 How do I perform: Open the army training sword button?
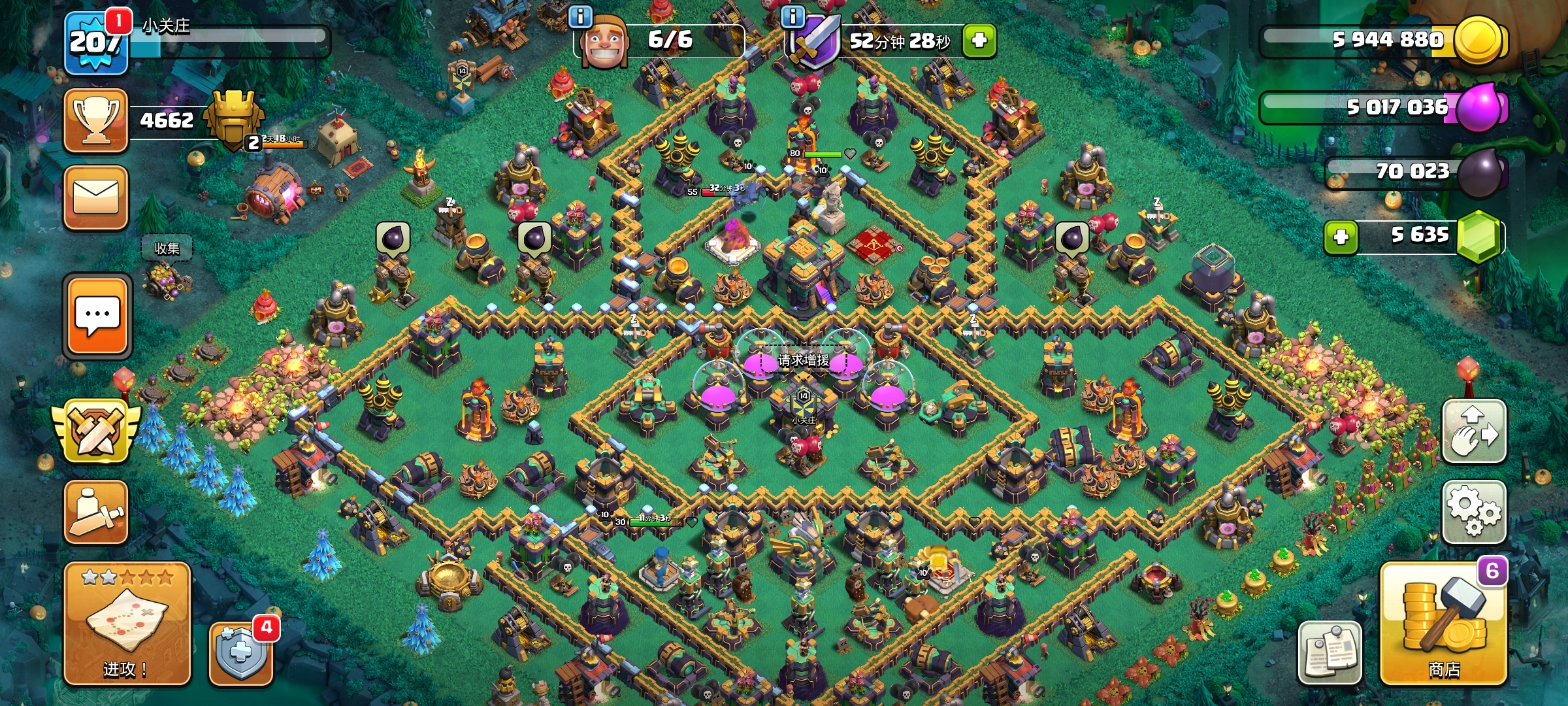click(x=96, y=512)
